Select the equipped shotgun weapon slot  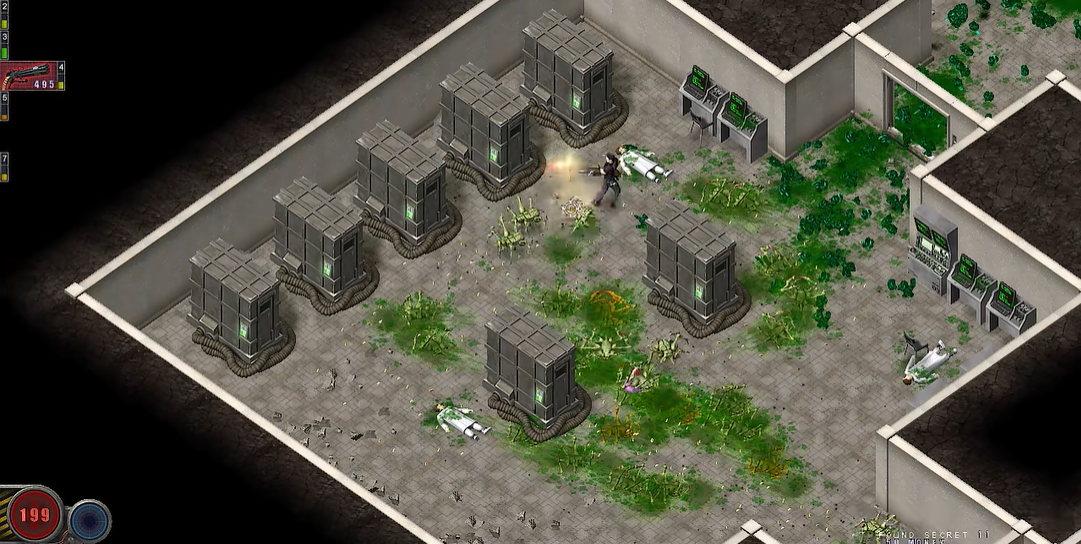[x=30, y=76]
